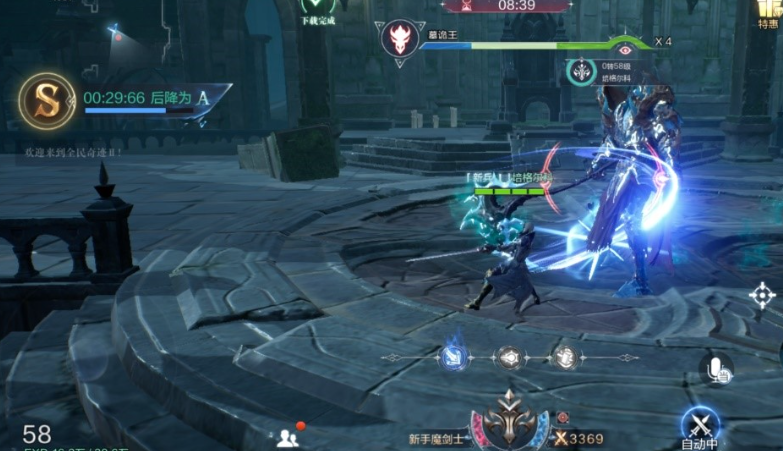This screenshot has width=783, height=451.
Task: Open the 特惠 special offers gift icon
Action: [x=768, y=12]
